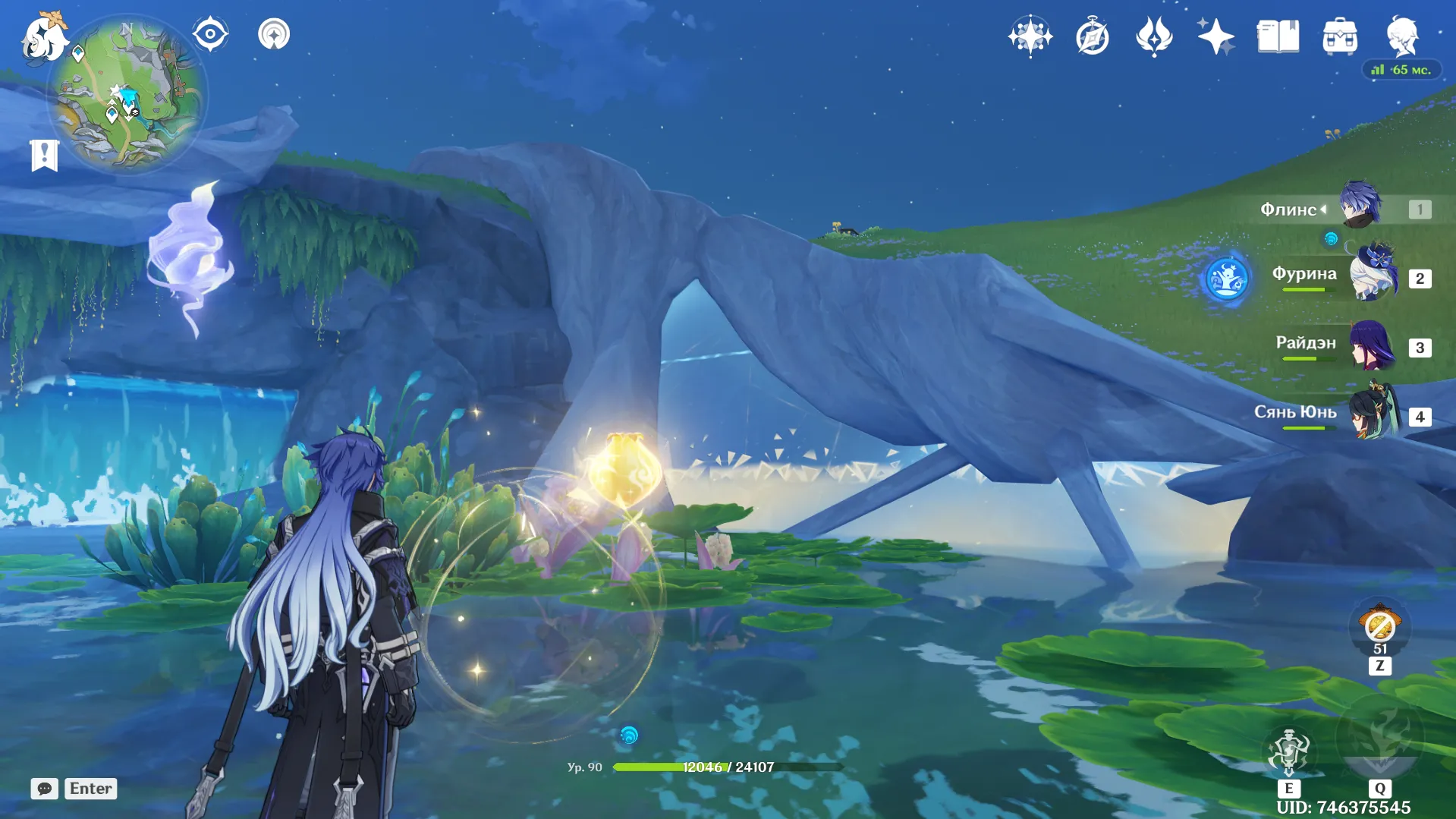Open the Paimon main menu
The width and height of the screenshot is (1456, 819).
44,38
